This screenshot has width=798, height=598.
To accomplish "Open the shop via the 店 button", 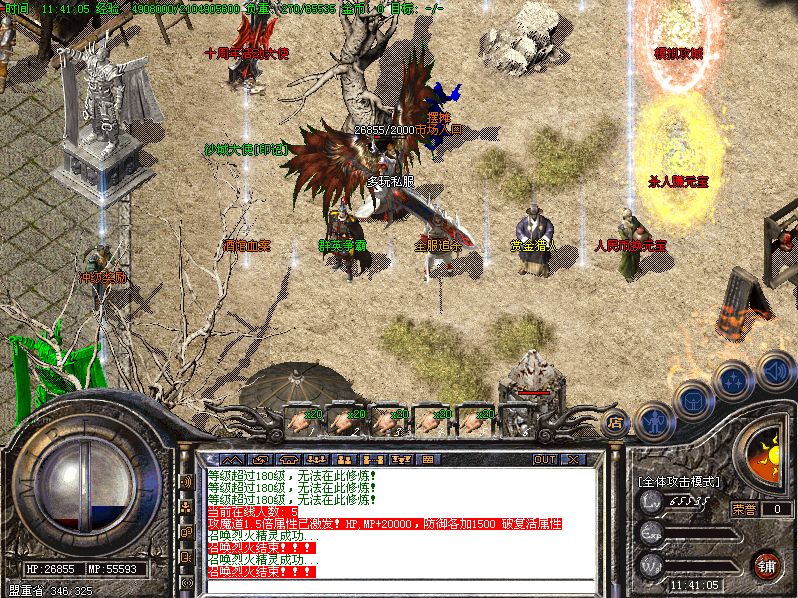I will [x=616, y=423].
